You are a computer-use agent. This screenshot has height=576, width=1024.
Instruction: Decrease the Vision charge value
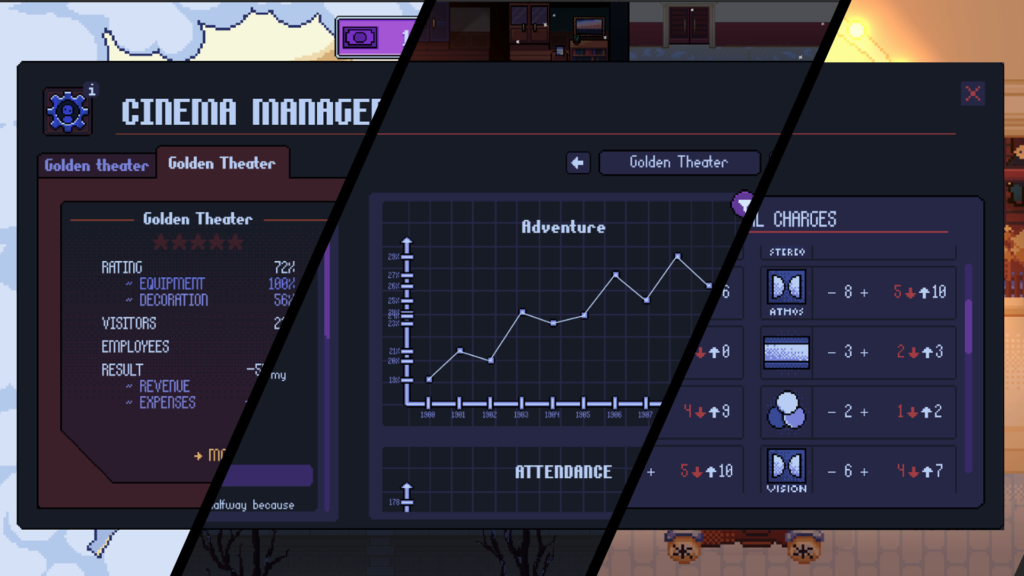coord(832,470)
